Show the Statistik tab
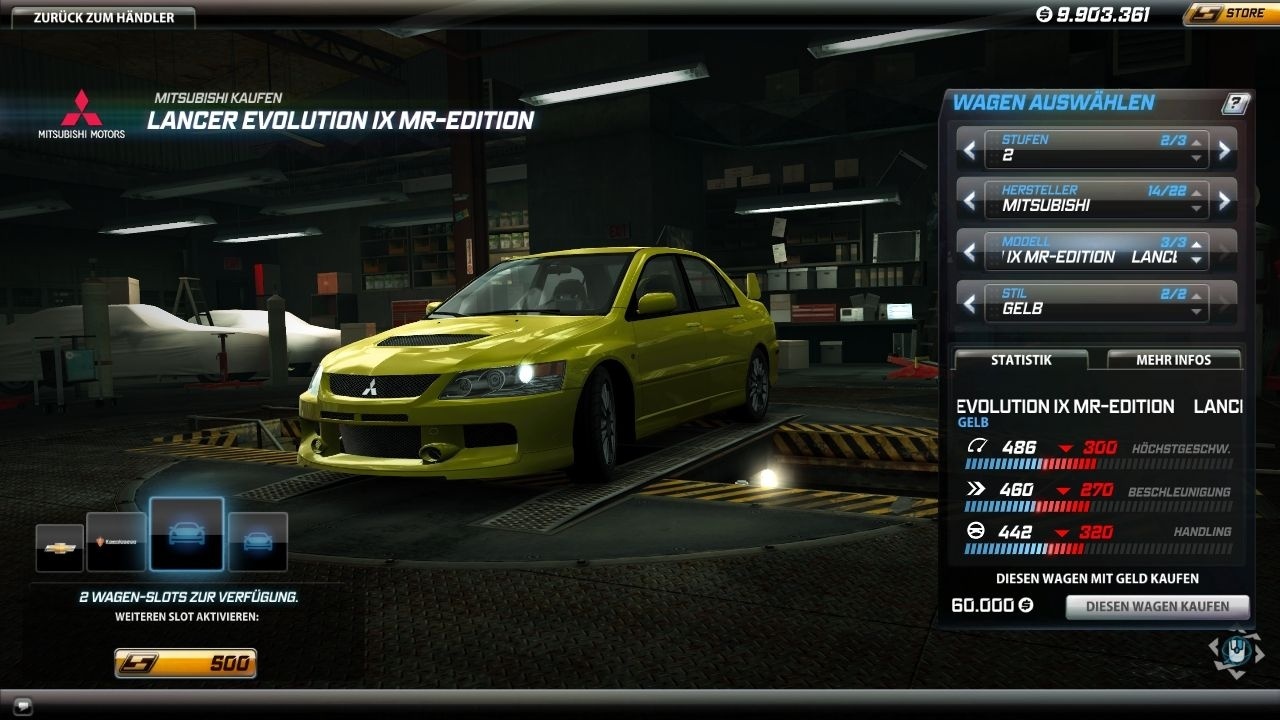Screen dimensions: 1280x720 (x=1020, y=360)
